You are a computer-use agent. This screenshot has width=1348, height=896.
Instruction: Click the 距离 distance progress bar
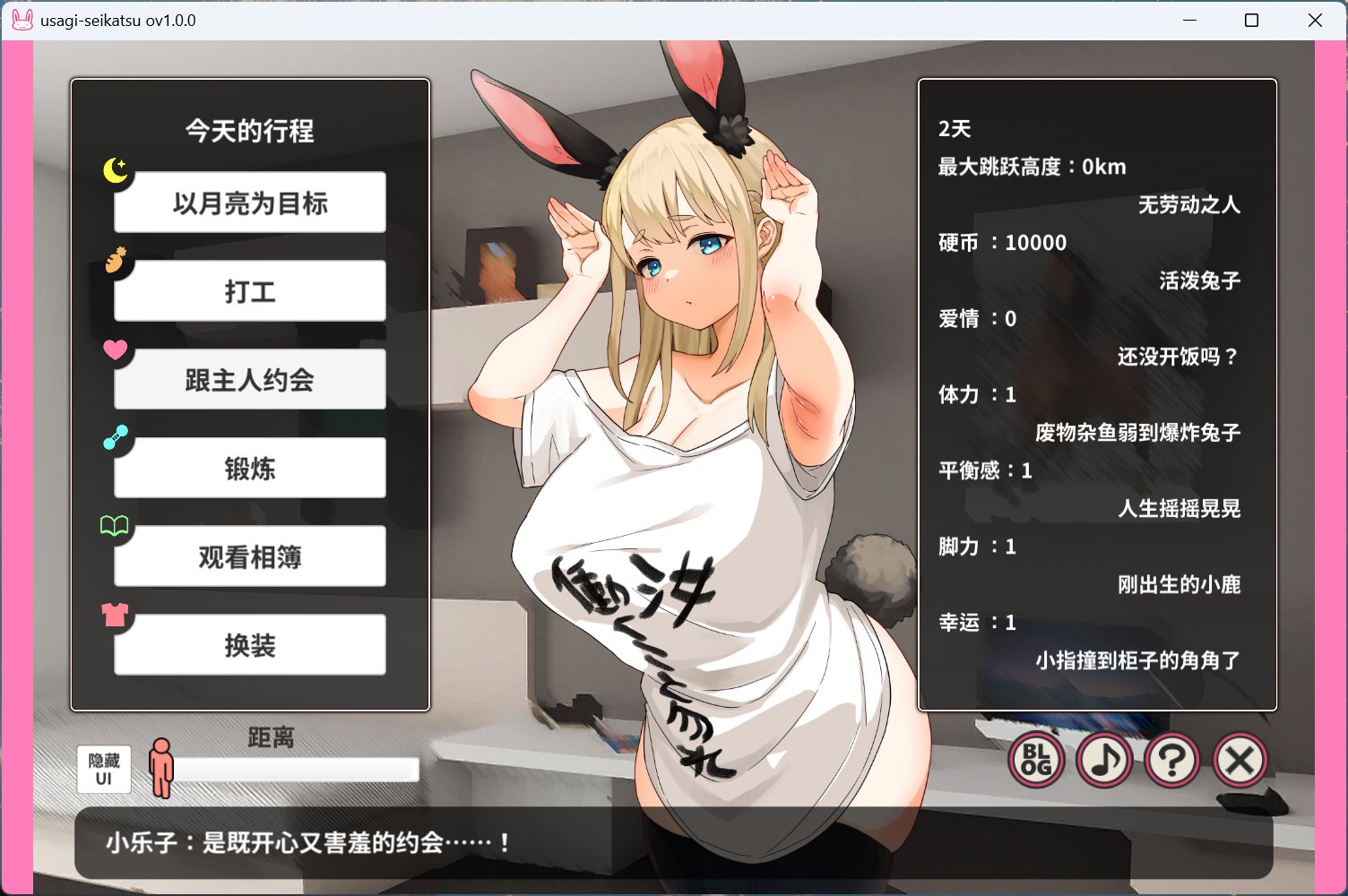296,769
